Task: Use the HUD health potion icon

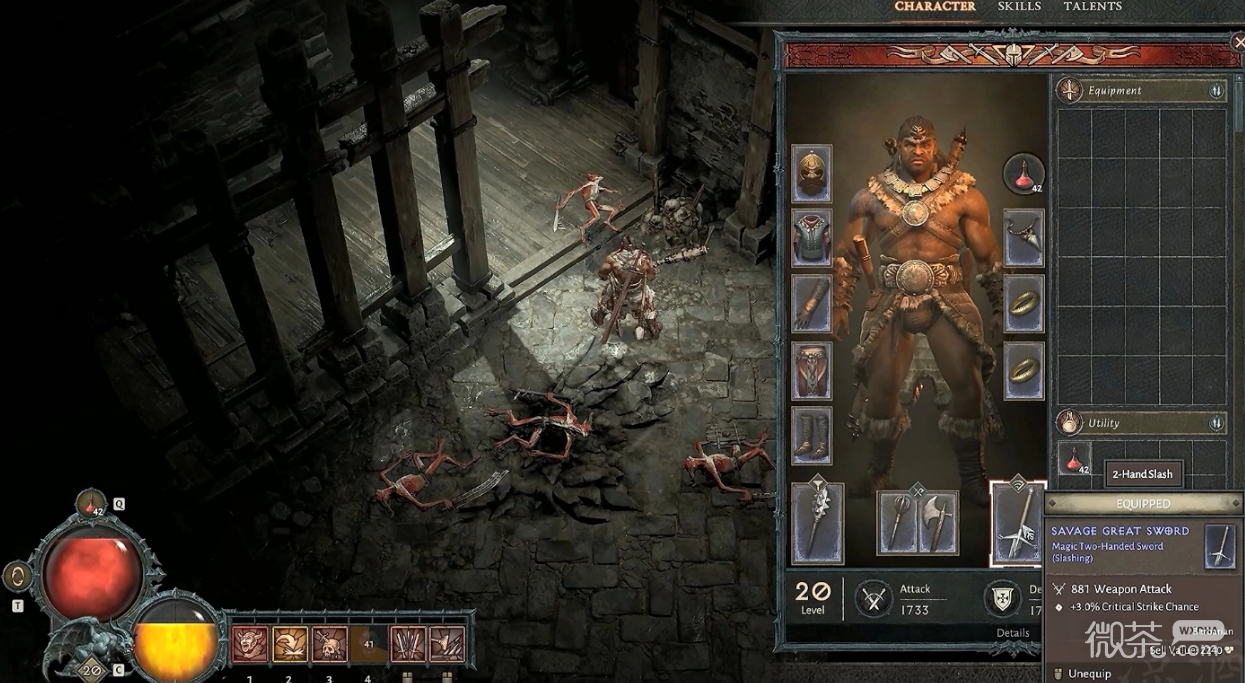Action: pyautogui.click(x=91, y=504)
